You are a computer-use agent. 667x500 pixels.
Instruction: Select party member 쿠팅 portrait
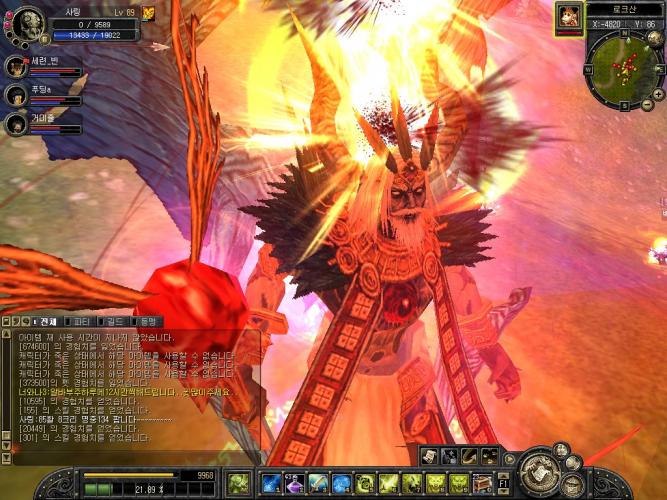click(16, 95)
